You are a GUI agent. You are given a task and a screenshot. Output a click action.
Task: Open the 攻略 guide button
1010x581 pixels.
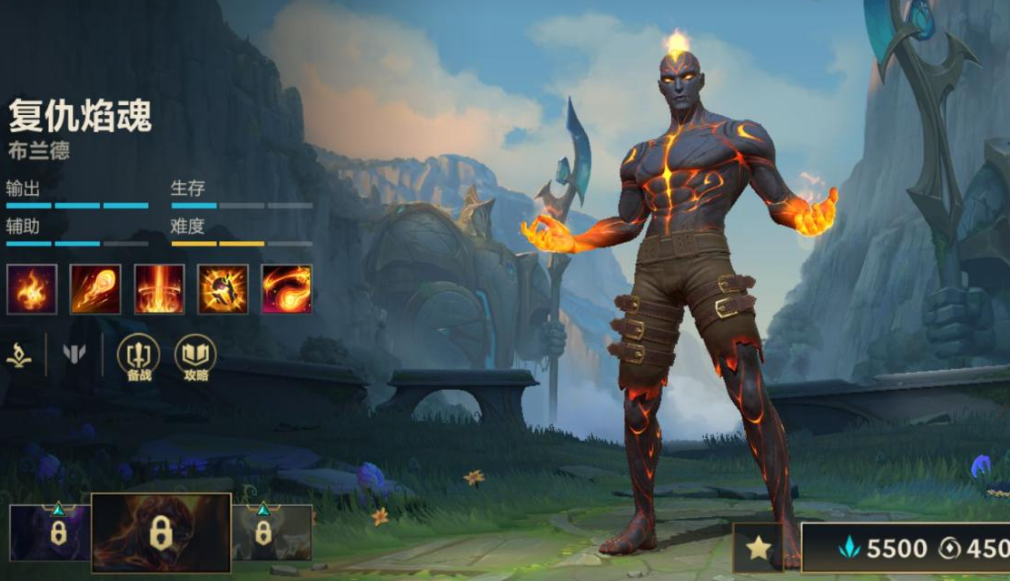click(196, 358)
